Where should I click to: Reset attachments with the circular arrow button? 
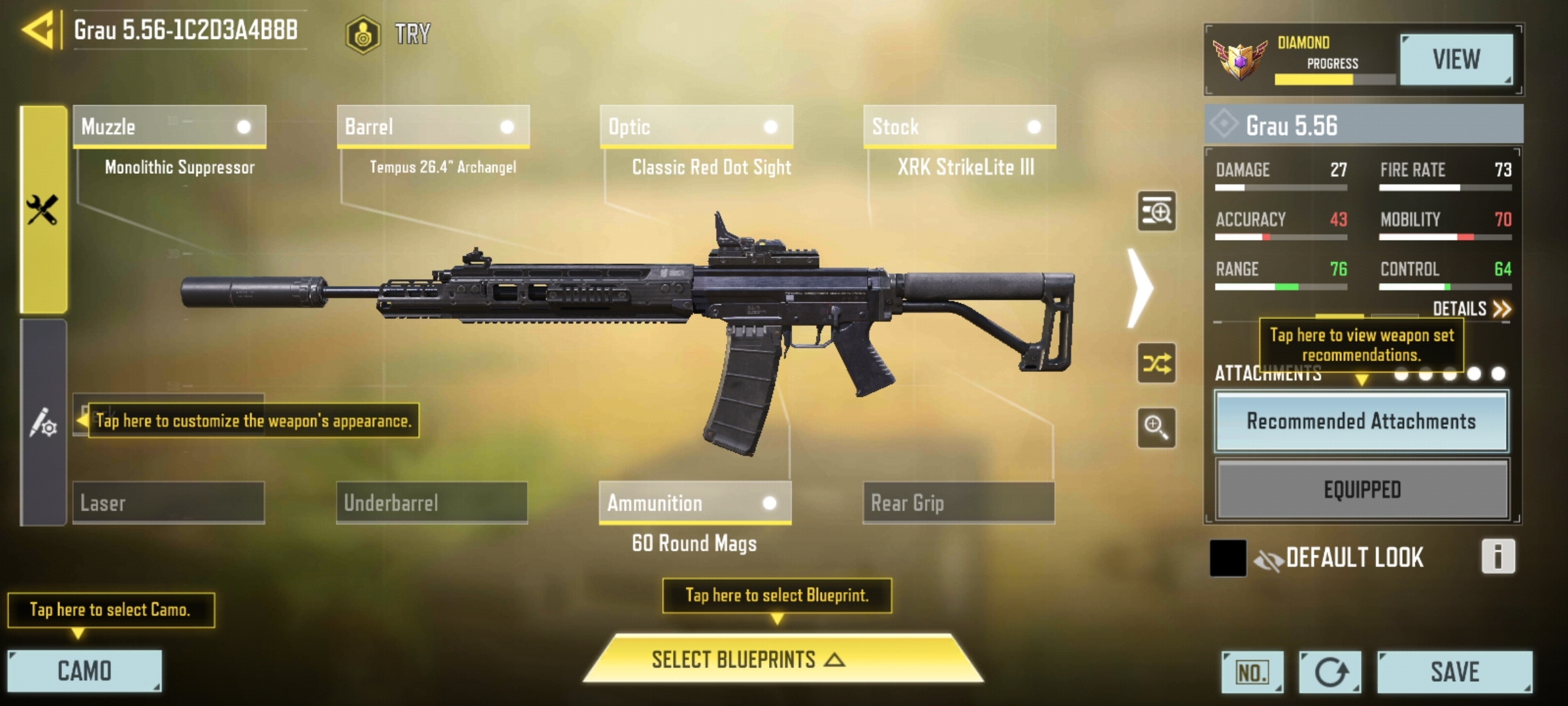1330,672
